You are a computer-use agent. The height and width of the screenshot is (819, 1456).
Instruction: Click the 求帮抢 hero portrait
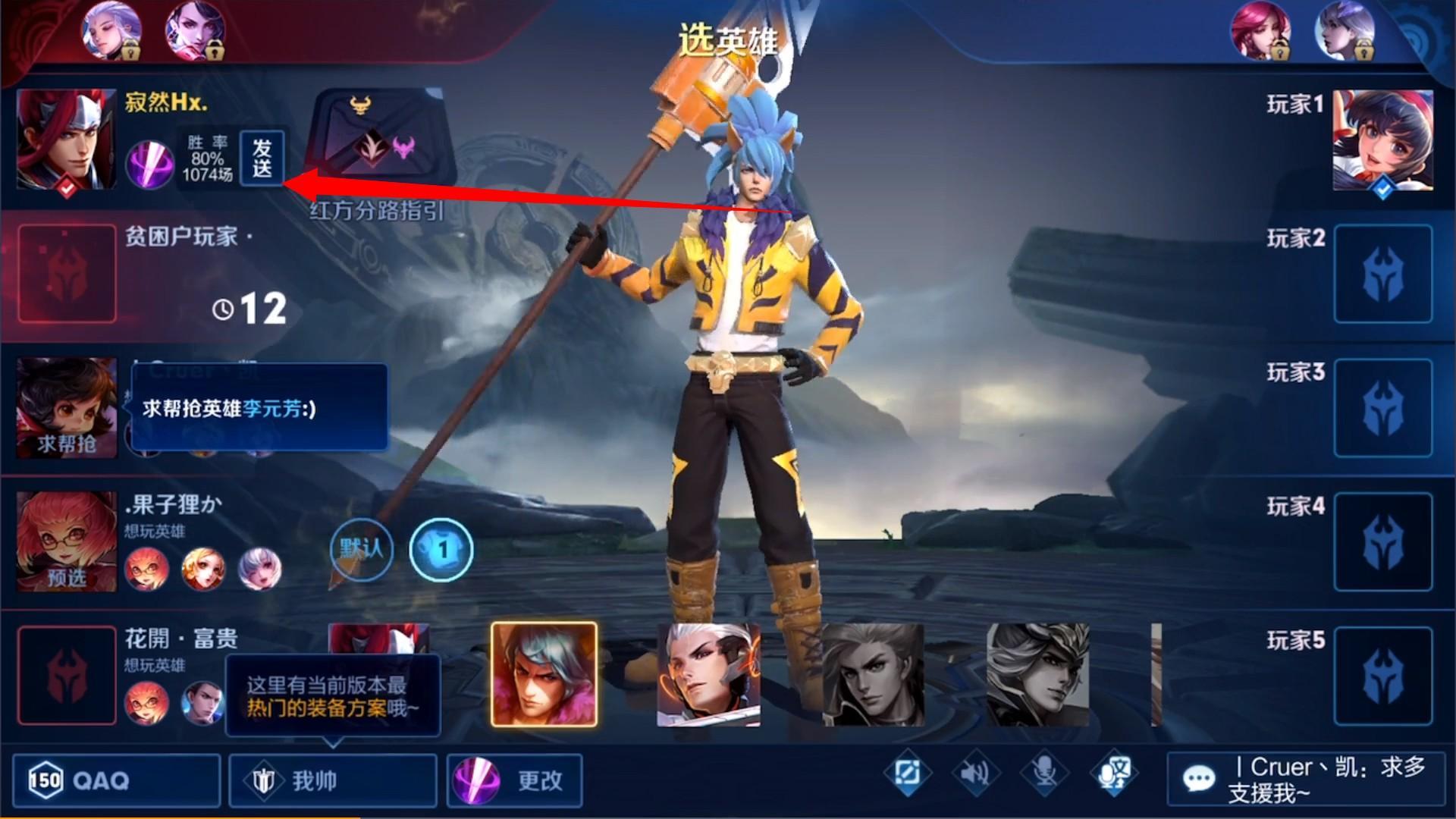pyautogui.click(x=67, y=408)
